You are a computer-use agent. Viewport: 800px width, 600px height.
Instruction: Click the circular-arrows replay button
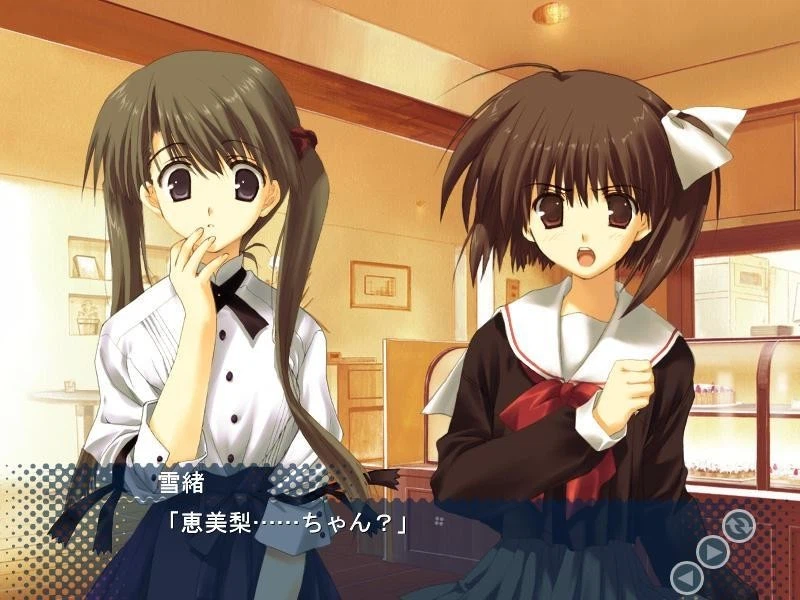pos(739,525)
